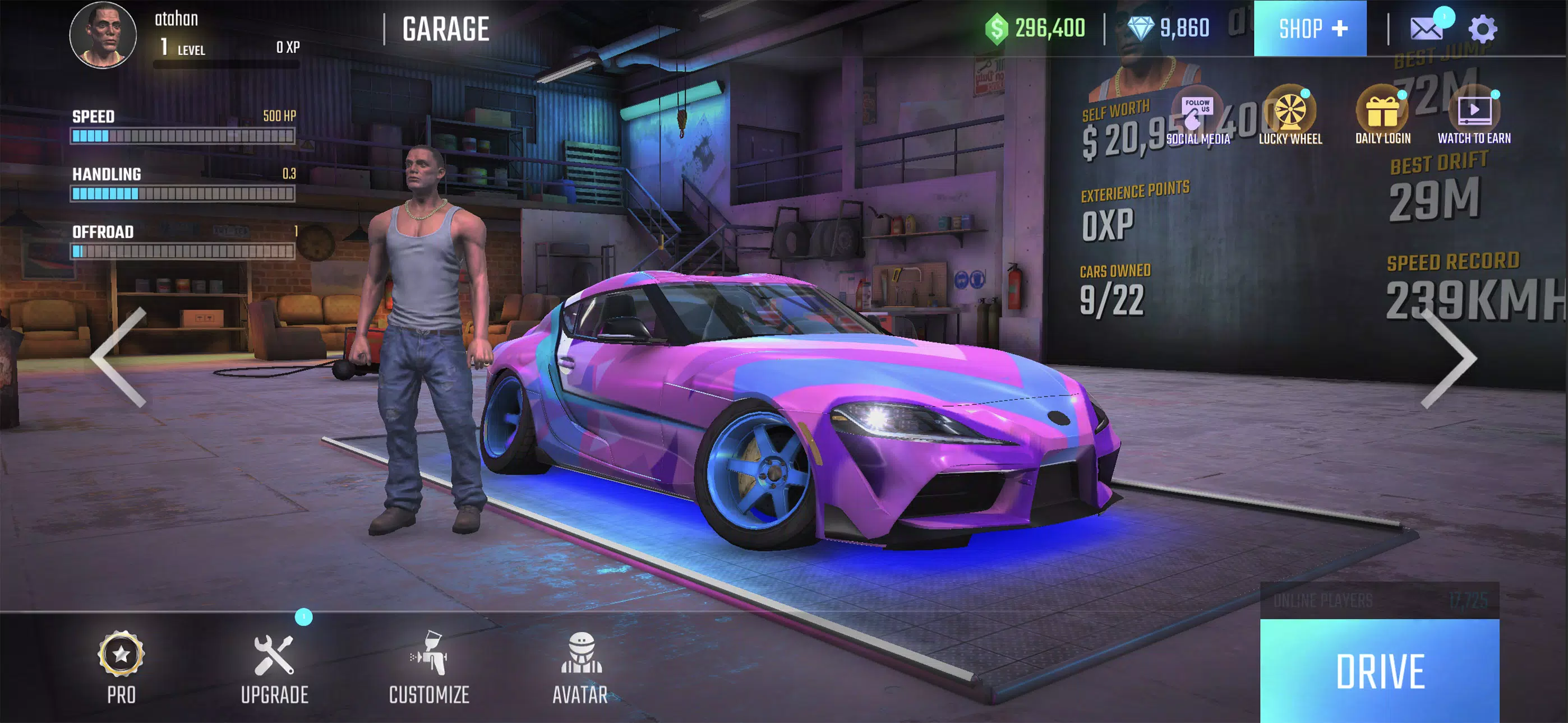Screen dimensions: 1568x723
Task: Open the car UPGRADE menu
Action: click(275, 667)
